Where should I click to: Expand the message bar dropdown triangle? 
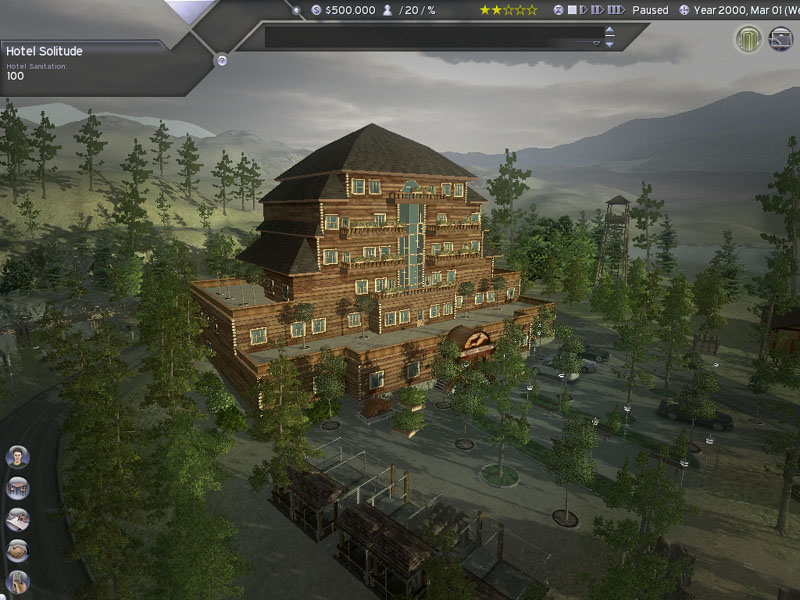pyautogui.click(x=596, y=44)
